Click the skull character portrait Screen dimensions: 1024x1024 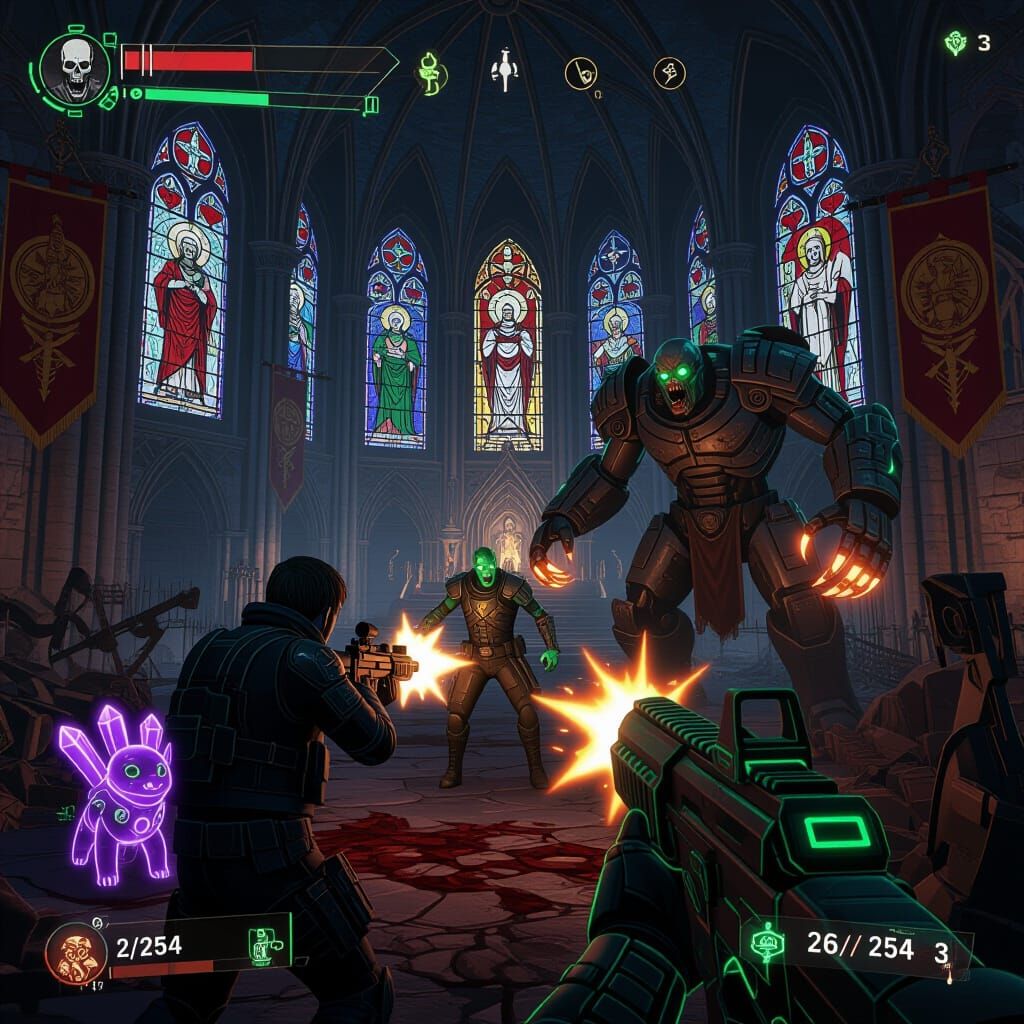pyautogui.click(x=73, y=70)
